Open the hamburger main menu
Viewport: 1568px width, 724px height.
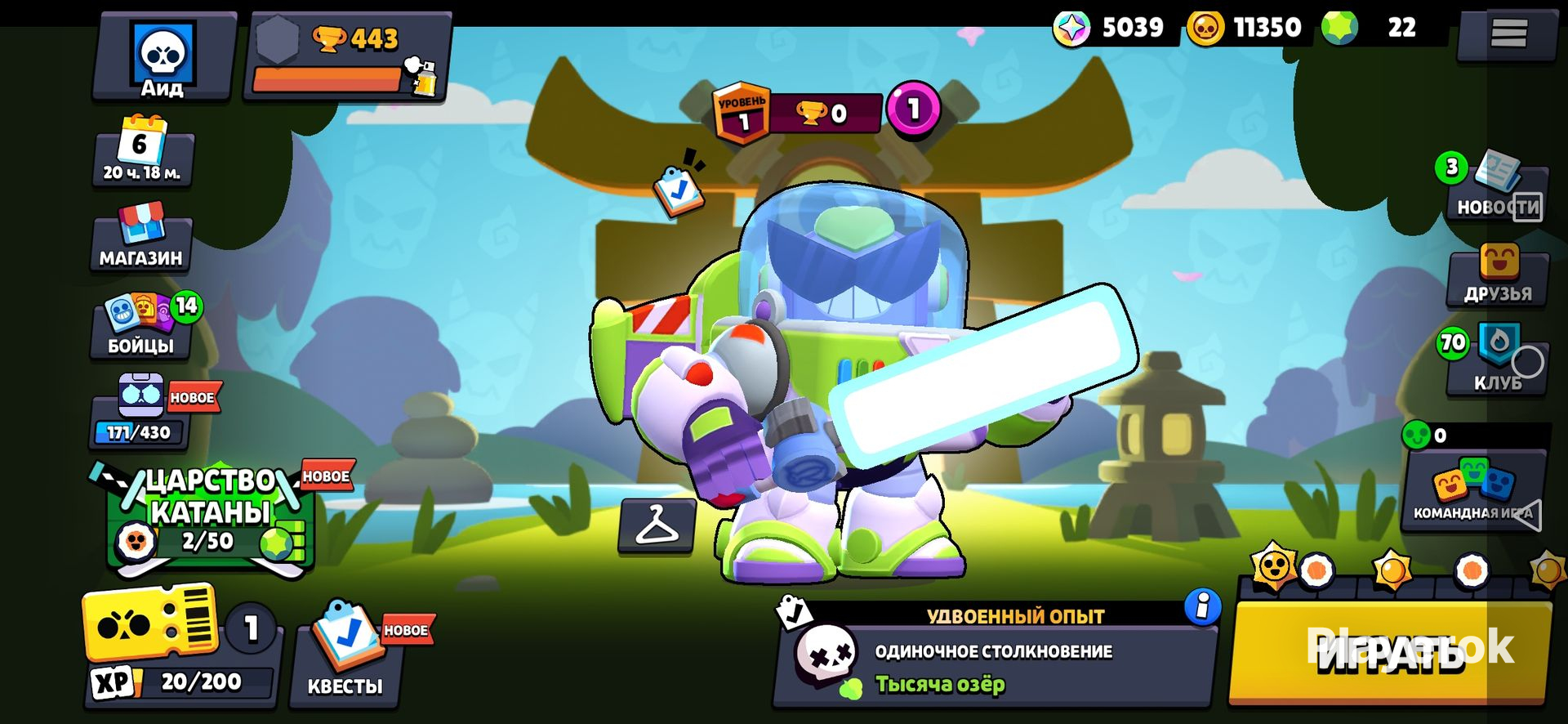pyautogui.click(x=1508, y=34)
